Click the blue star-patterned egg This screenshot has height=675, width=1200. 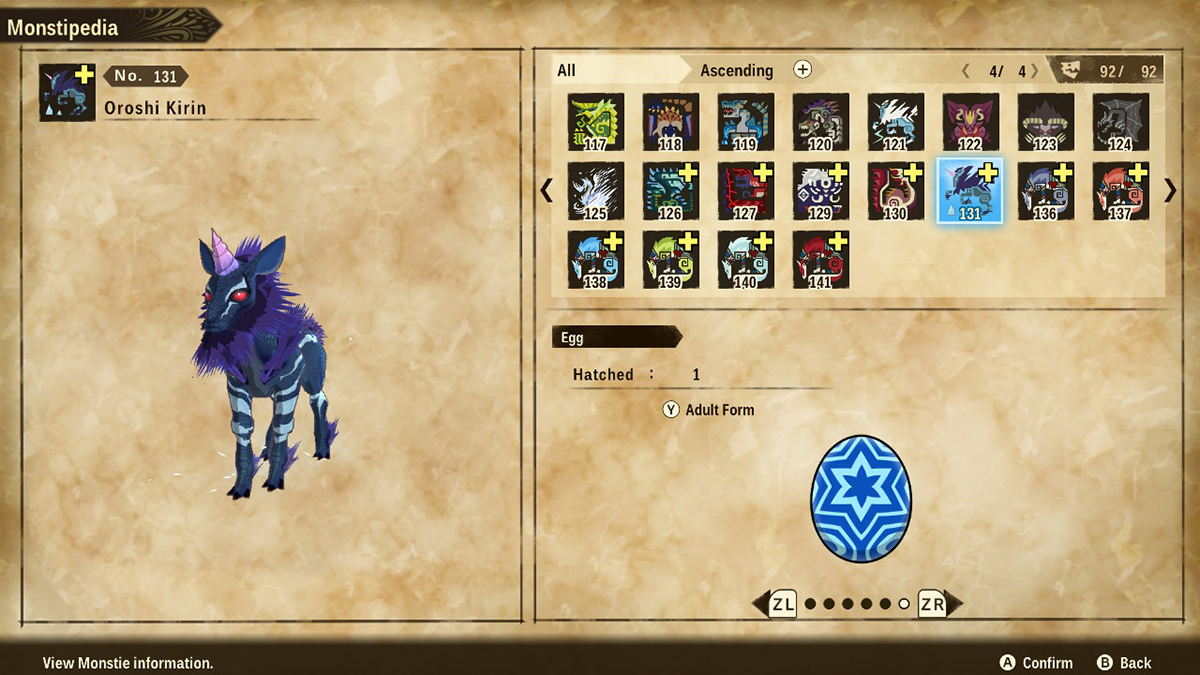coord(861,498)
